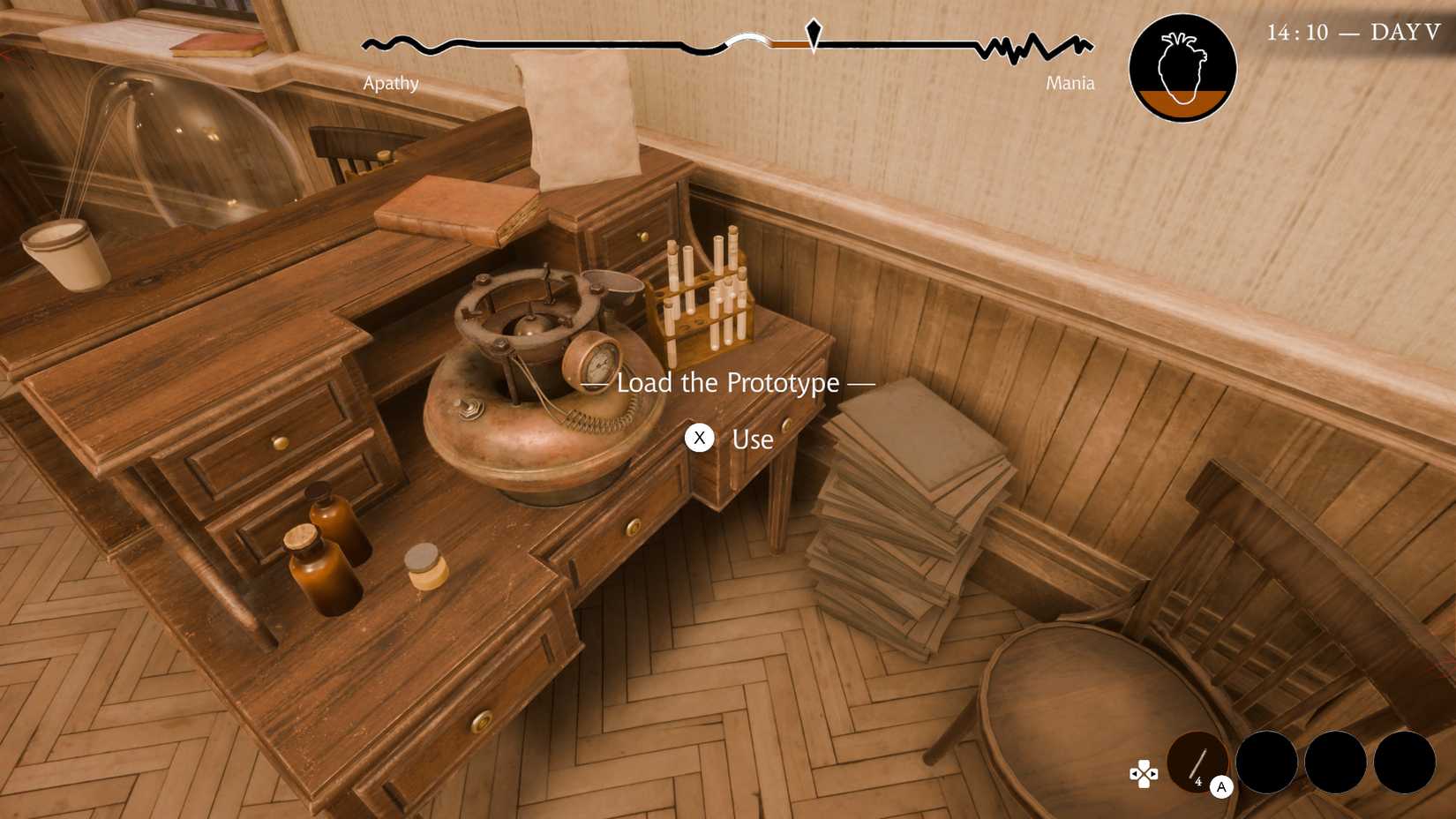Click the Apathy label on the mood meter
1456x819 pixels.
[390, 83]
